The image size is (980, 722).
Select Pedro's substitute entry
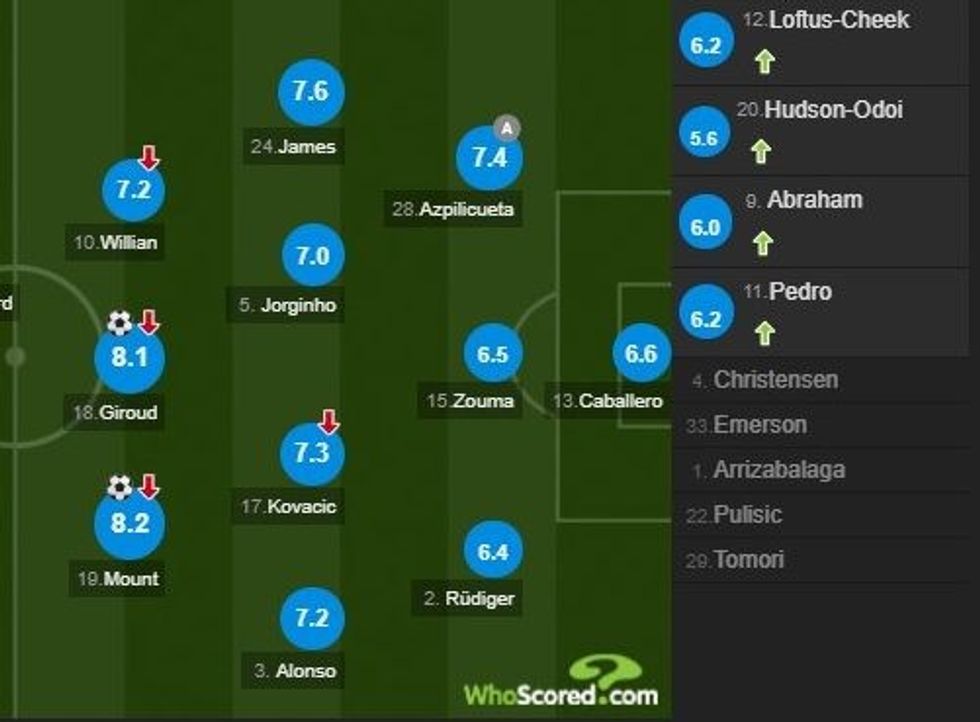[x=800, y=292]
